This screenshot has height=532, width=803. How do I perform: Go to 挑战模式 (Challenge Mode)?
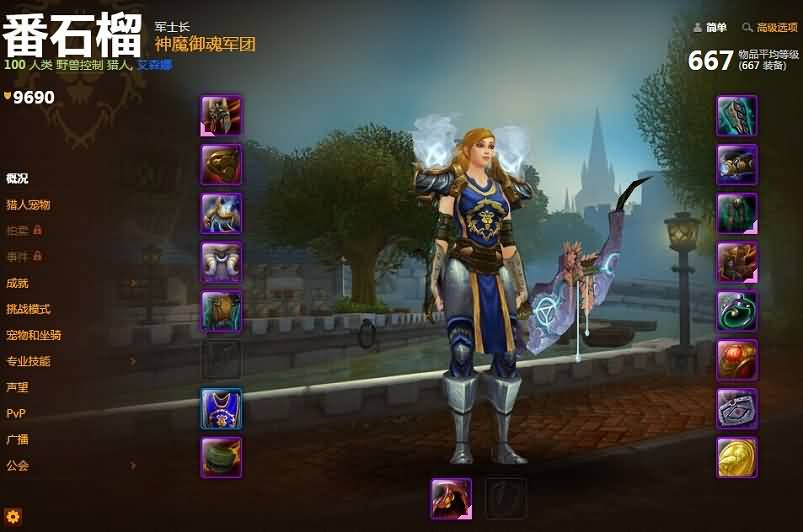click(x=28, y=309)
